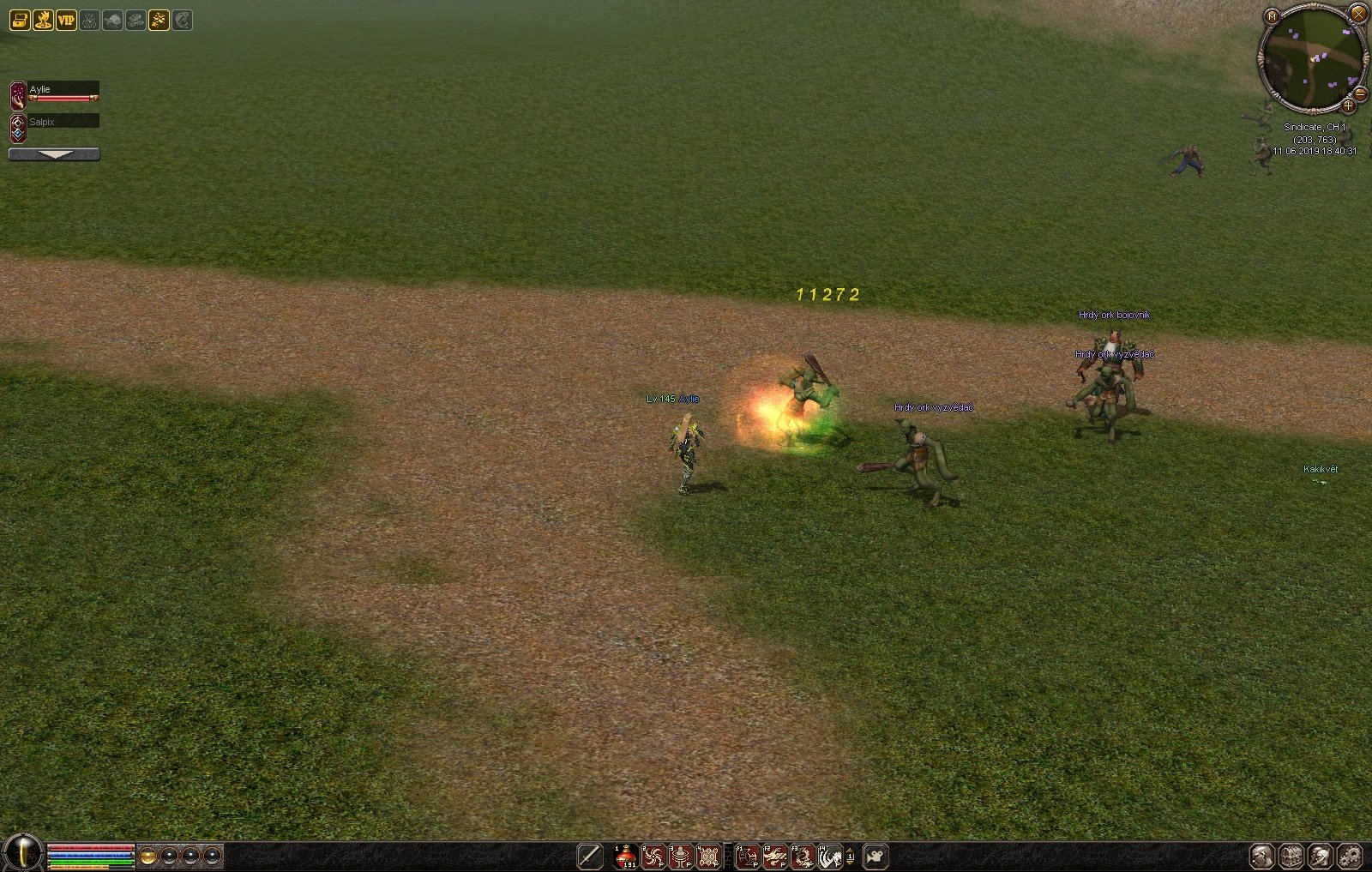Select party member Aylie
Image resolution: width=1372 pixels, height=872 pixels.
click(x=62, y=93)
